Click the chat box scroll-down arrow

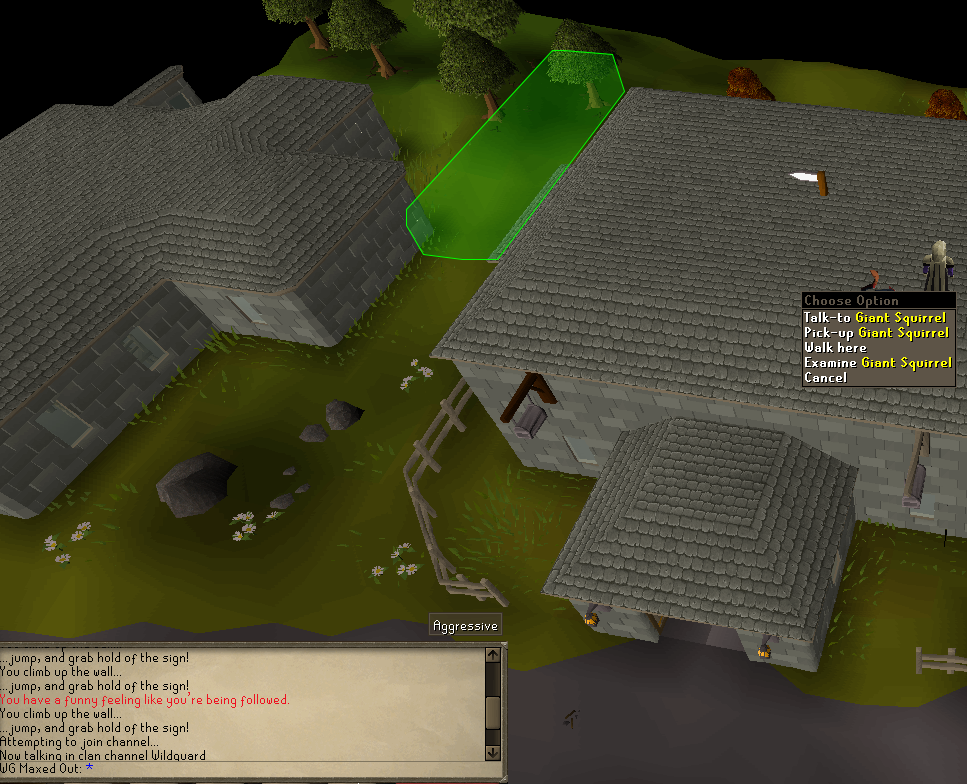point(492,751)
